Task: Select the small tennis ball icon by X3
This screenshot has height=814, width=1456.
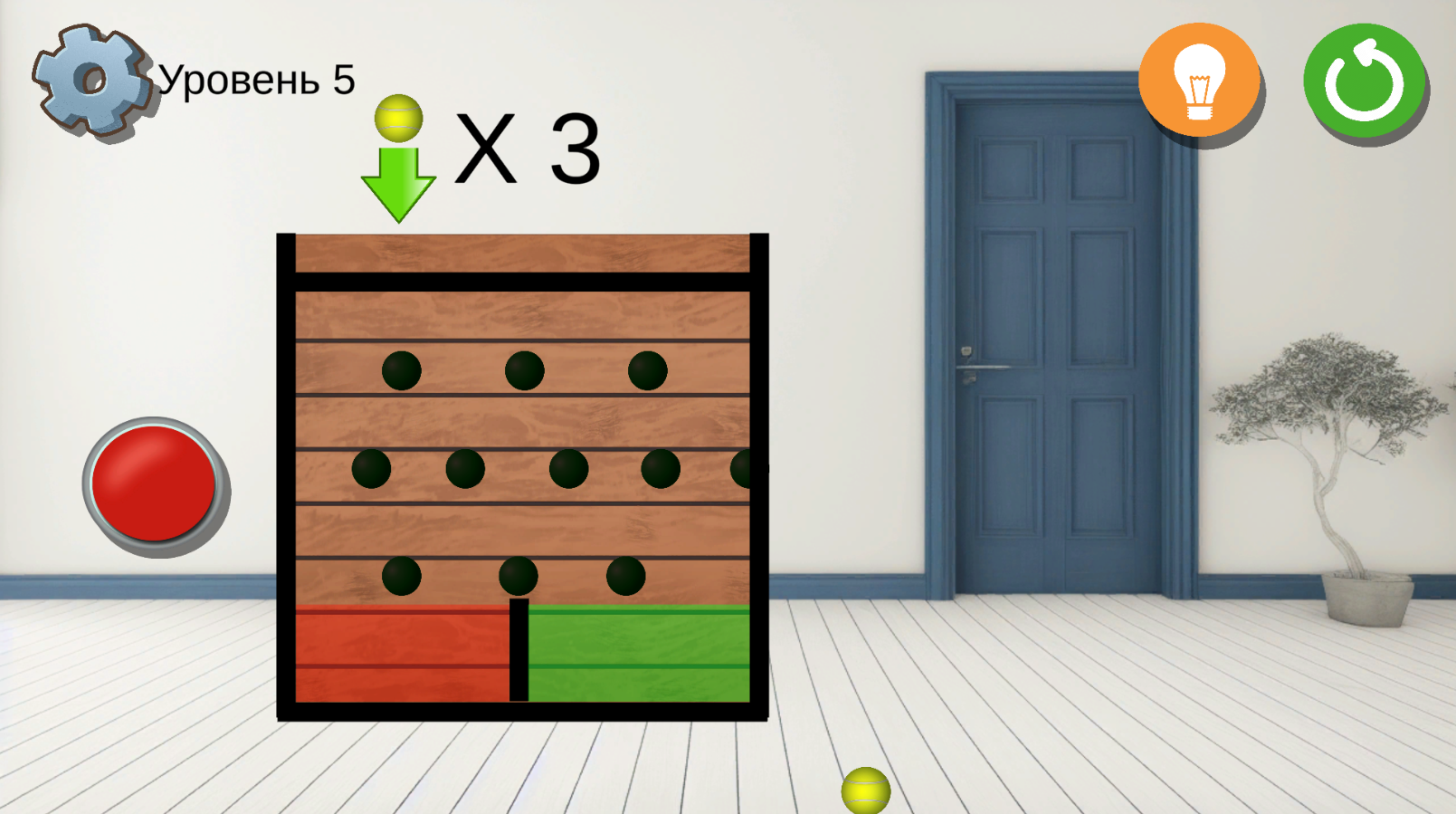Action: pos(397,119)
